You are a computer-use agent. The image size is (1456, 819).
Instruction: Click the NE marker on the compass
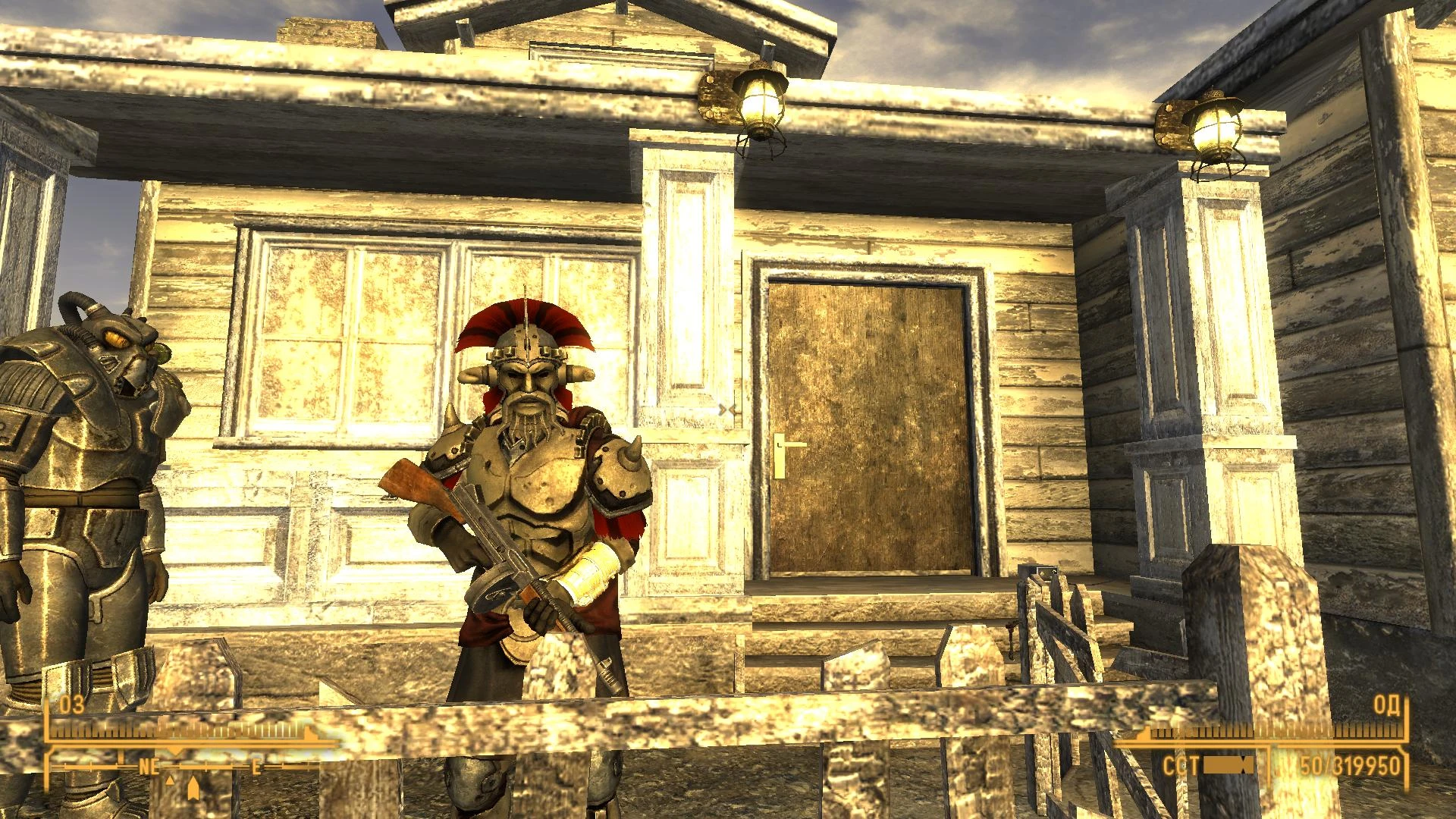[148, 766]
